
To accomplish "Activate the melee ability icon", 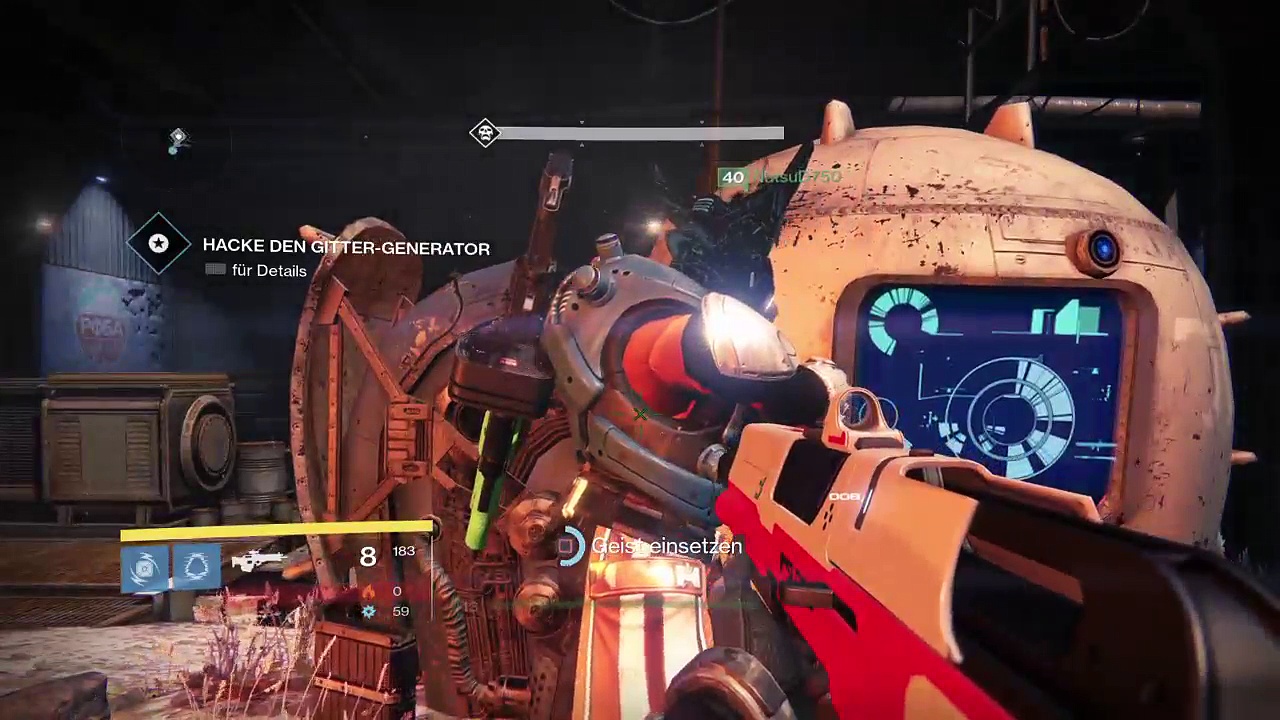I will [x=196, y=568].
